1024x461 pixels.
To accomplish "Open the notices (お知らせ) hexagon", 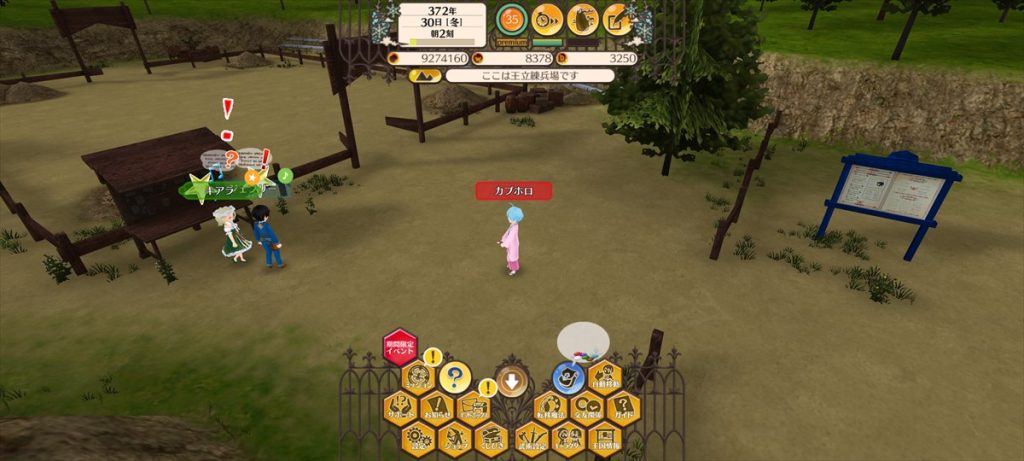I will tap(436, 408).
